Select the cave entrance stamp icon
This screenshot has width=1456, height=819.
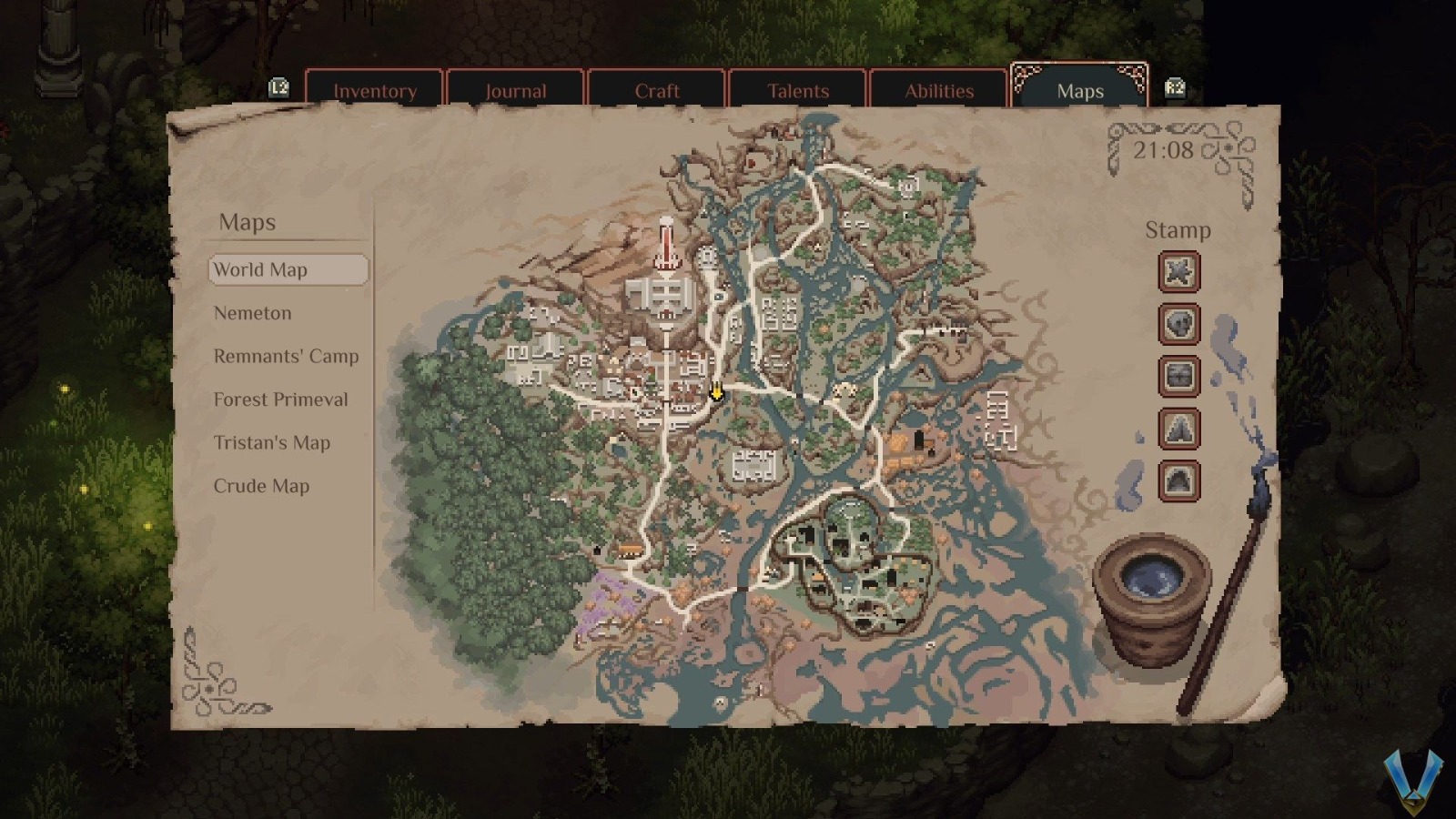tap(1178, 480)
